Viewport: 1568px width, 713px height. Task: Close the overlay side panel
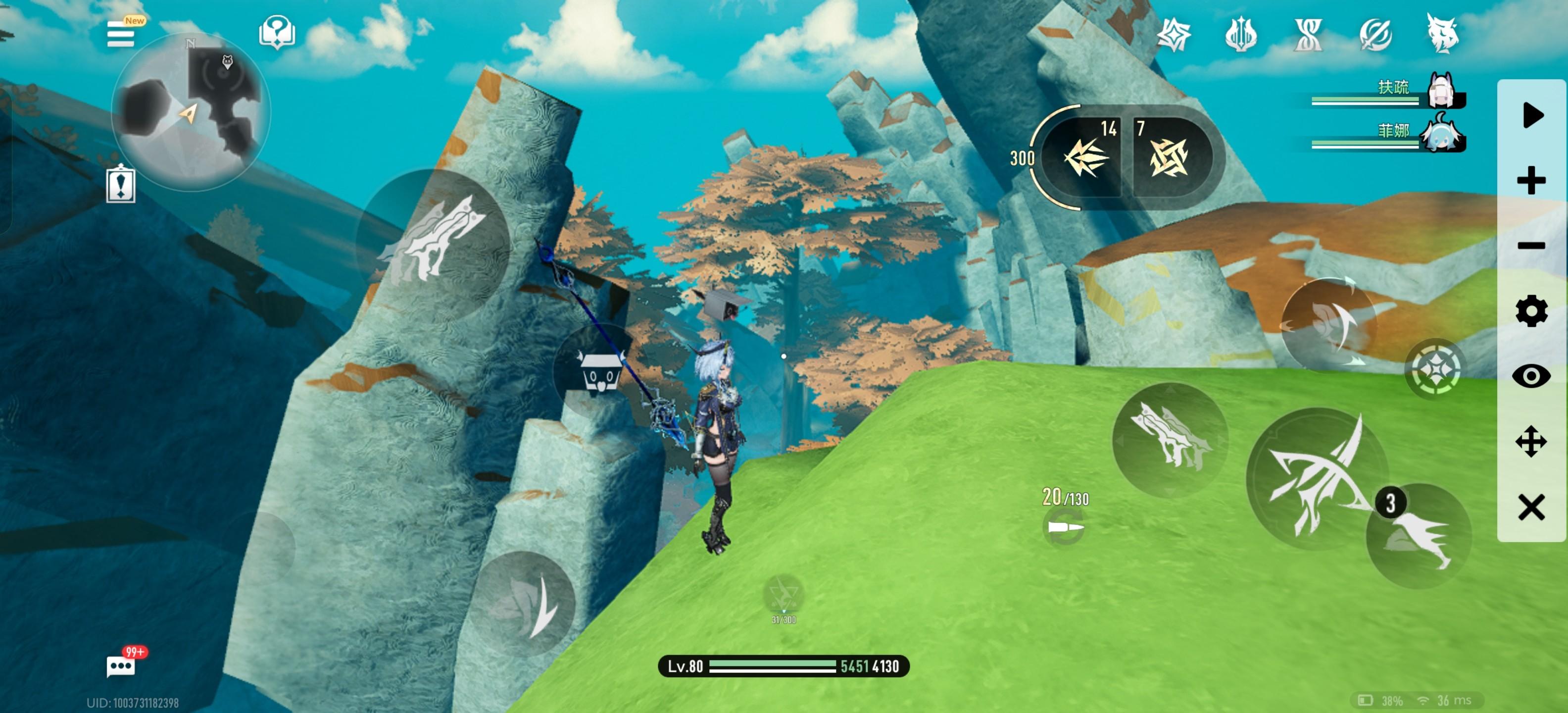tap(1531, 507)
